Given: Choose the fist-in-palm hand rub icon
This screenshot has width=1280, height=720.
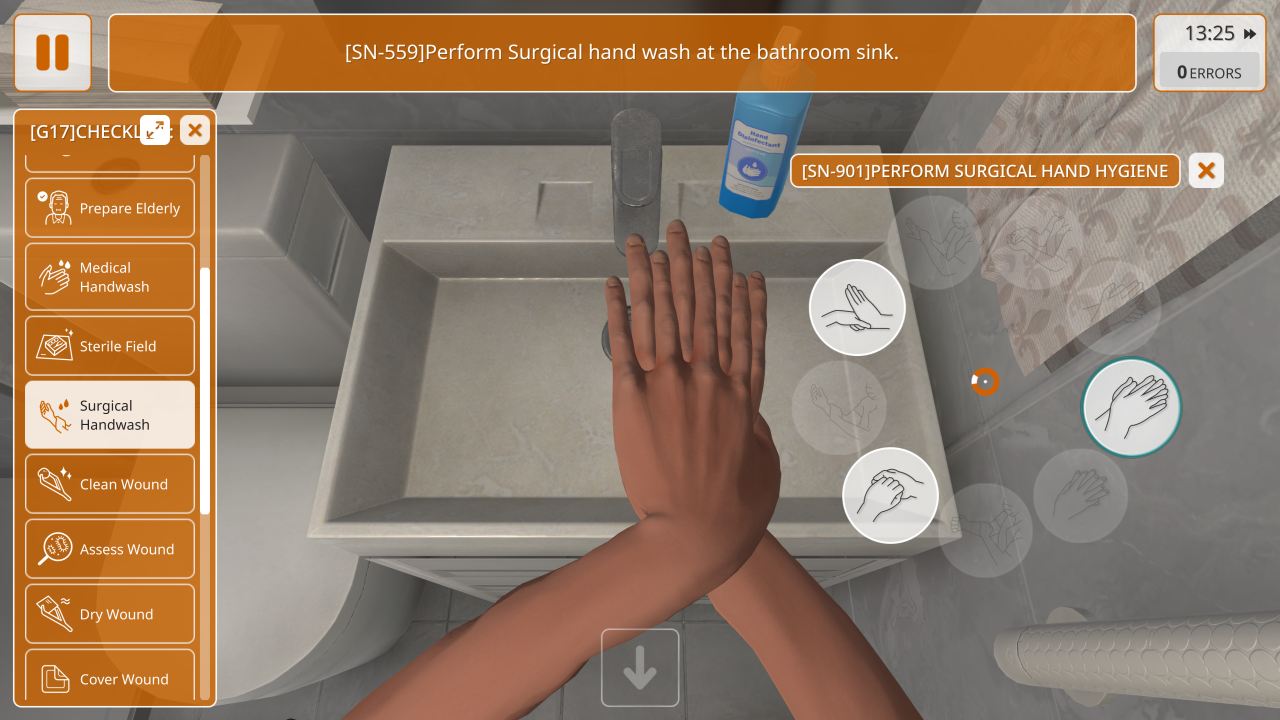Looking at the screenshot, I should click(890, 495).
